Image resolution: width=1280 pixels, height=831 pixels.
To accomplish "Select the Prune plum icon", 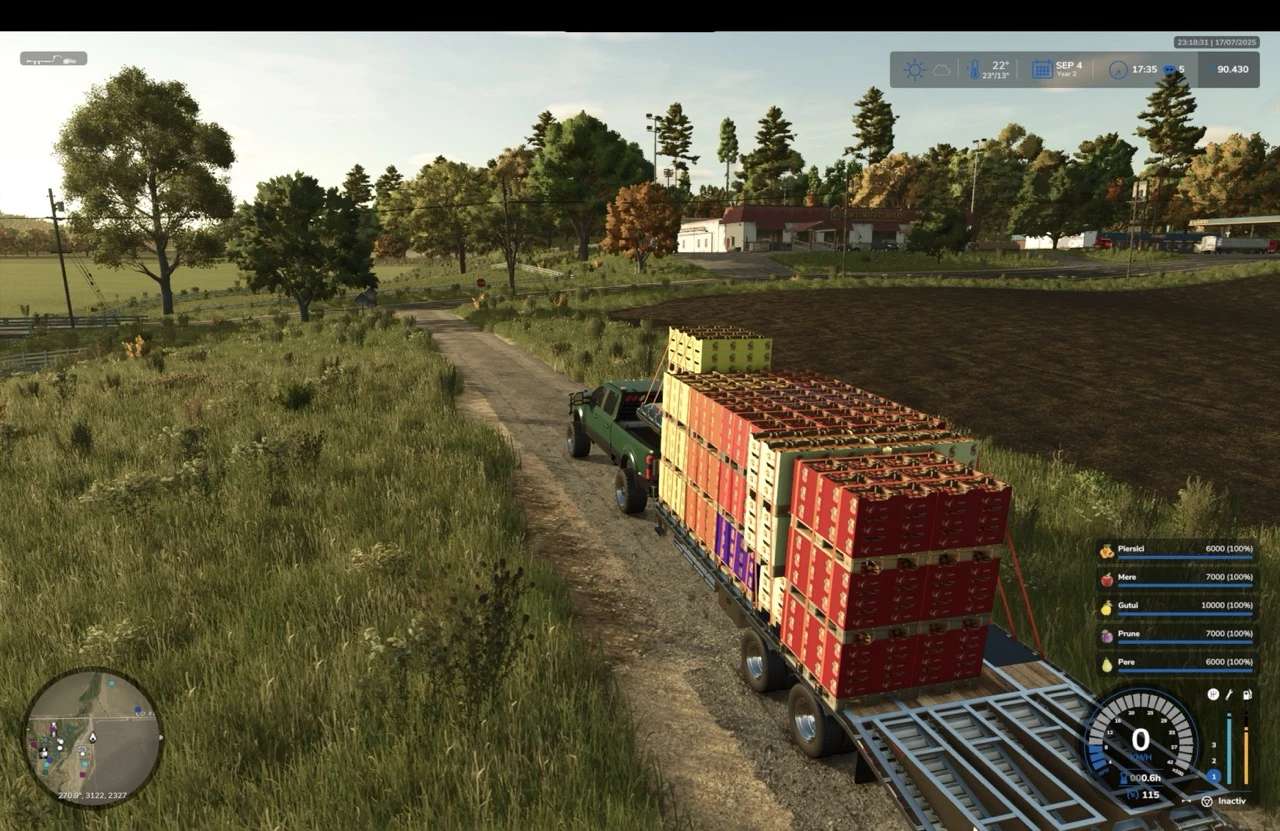I will click(x=1107, y=635).
